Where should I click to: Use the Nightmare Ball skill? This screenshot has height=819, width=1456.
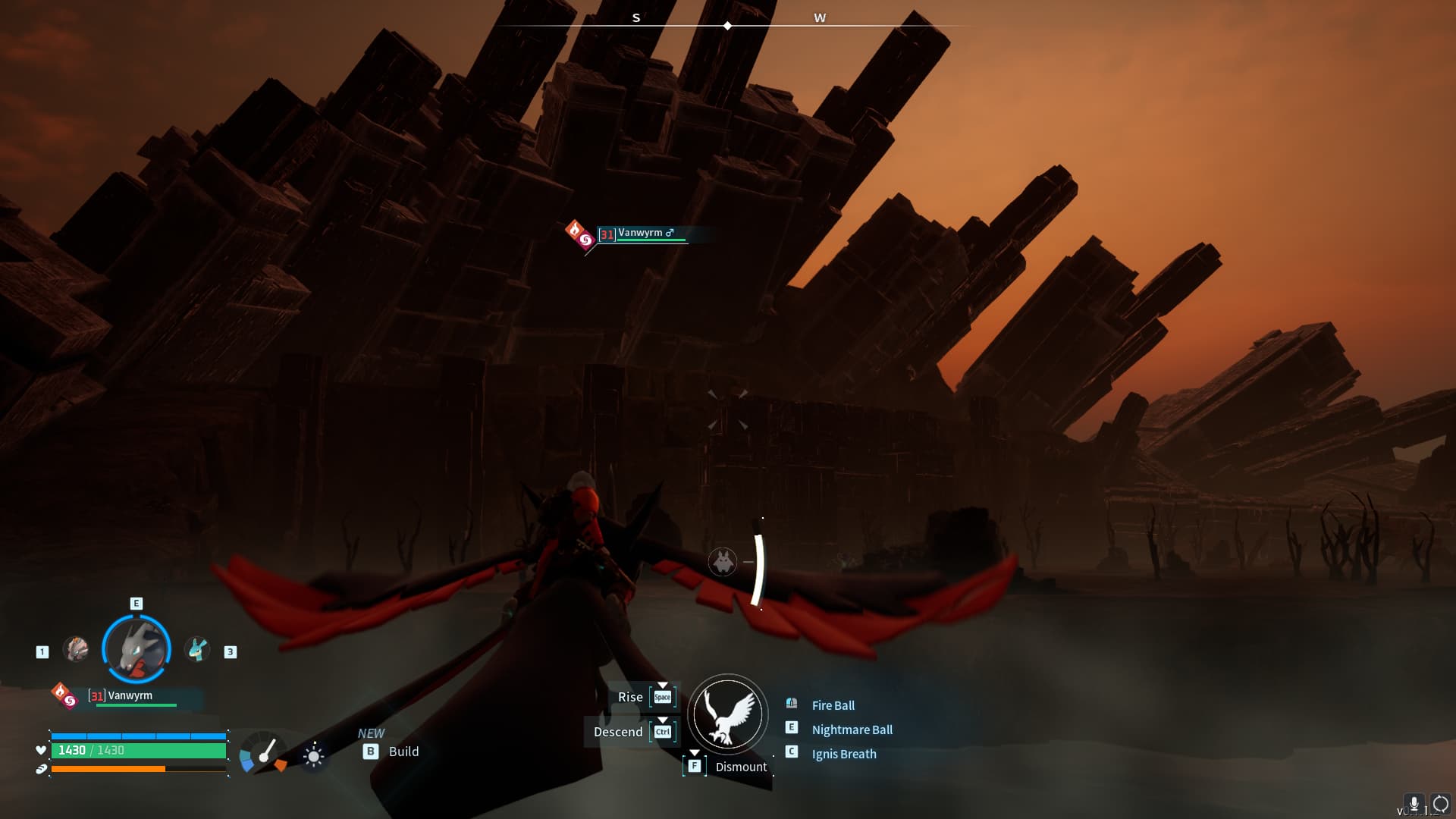pos(852,730)
